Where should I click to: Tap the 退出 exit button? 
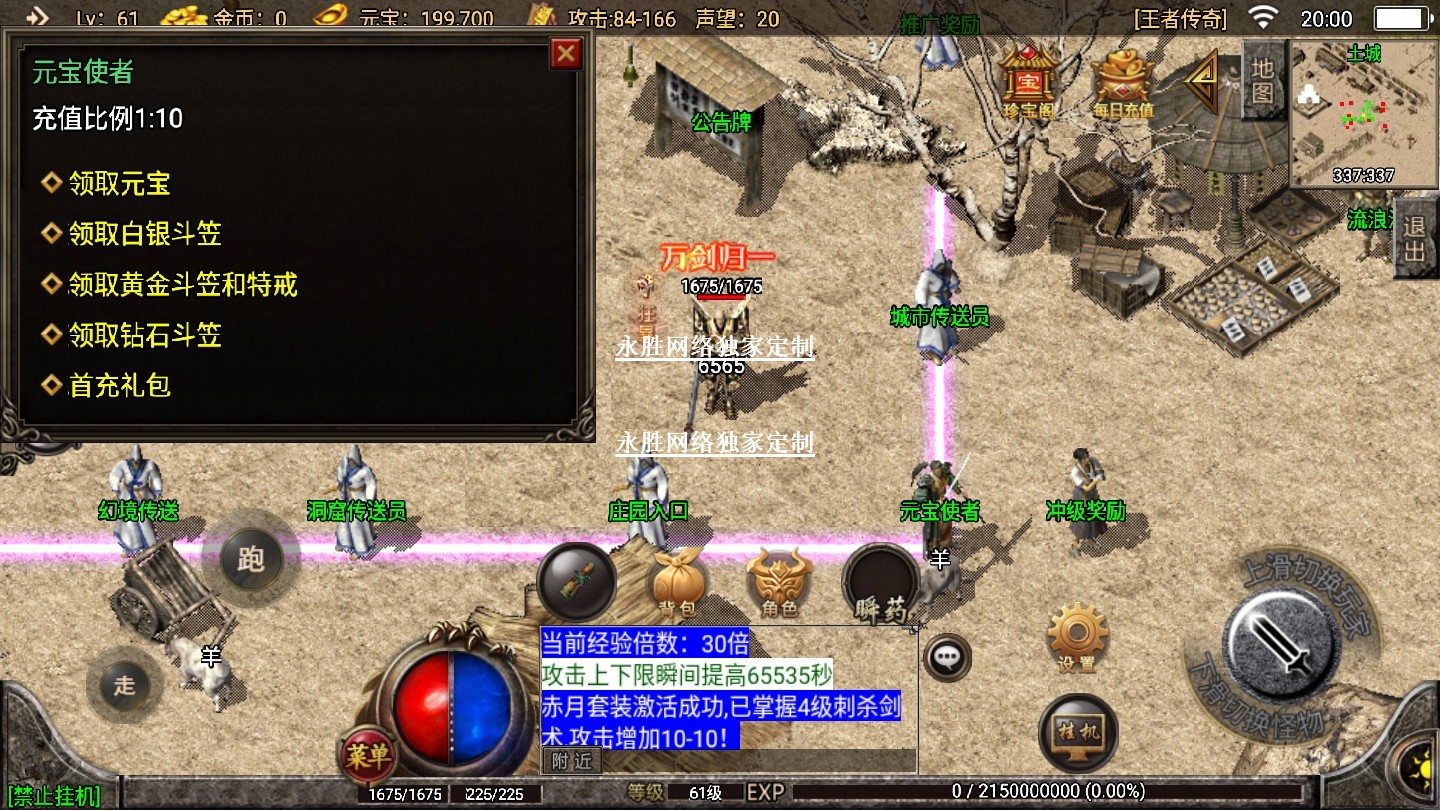(x=1414, y=238)
